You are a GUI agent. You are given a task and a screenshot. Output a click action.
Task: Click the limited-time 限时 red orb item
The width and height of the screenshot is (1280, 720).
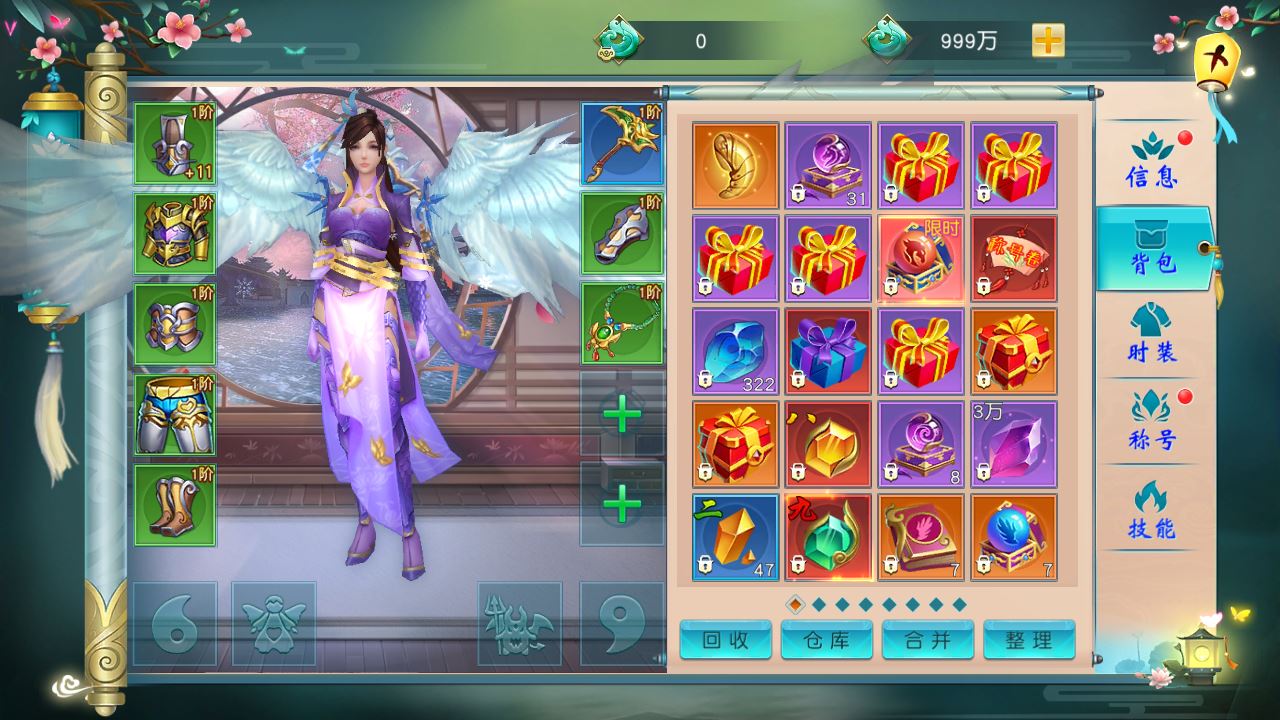(x=921, y=258)
